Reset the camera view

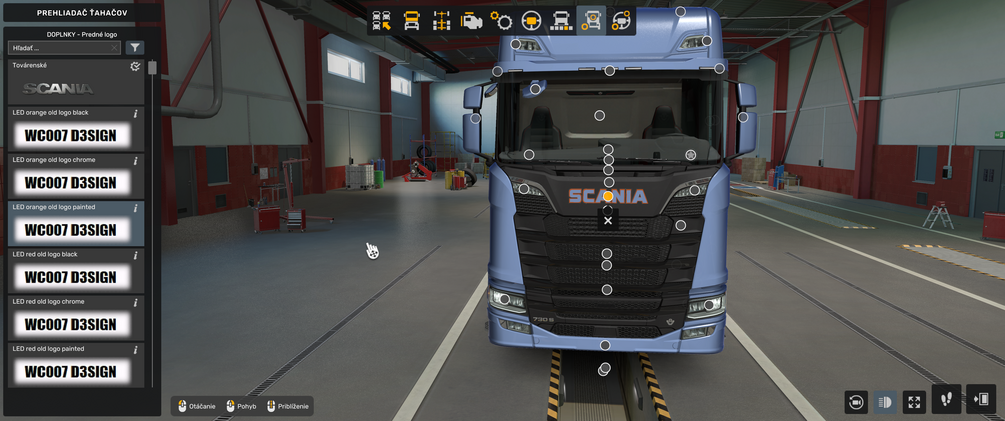(x=855, y=402)
